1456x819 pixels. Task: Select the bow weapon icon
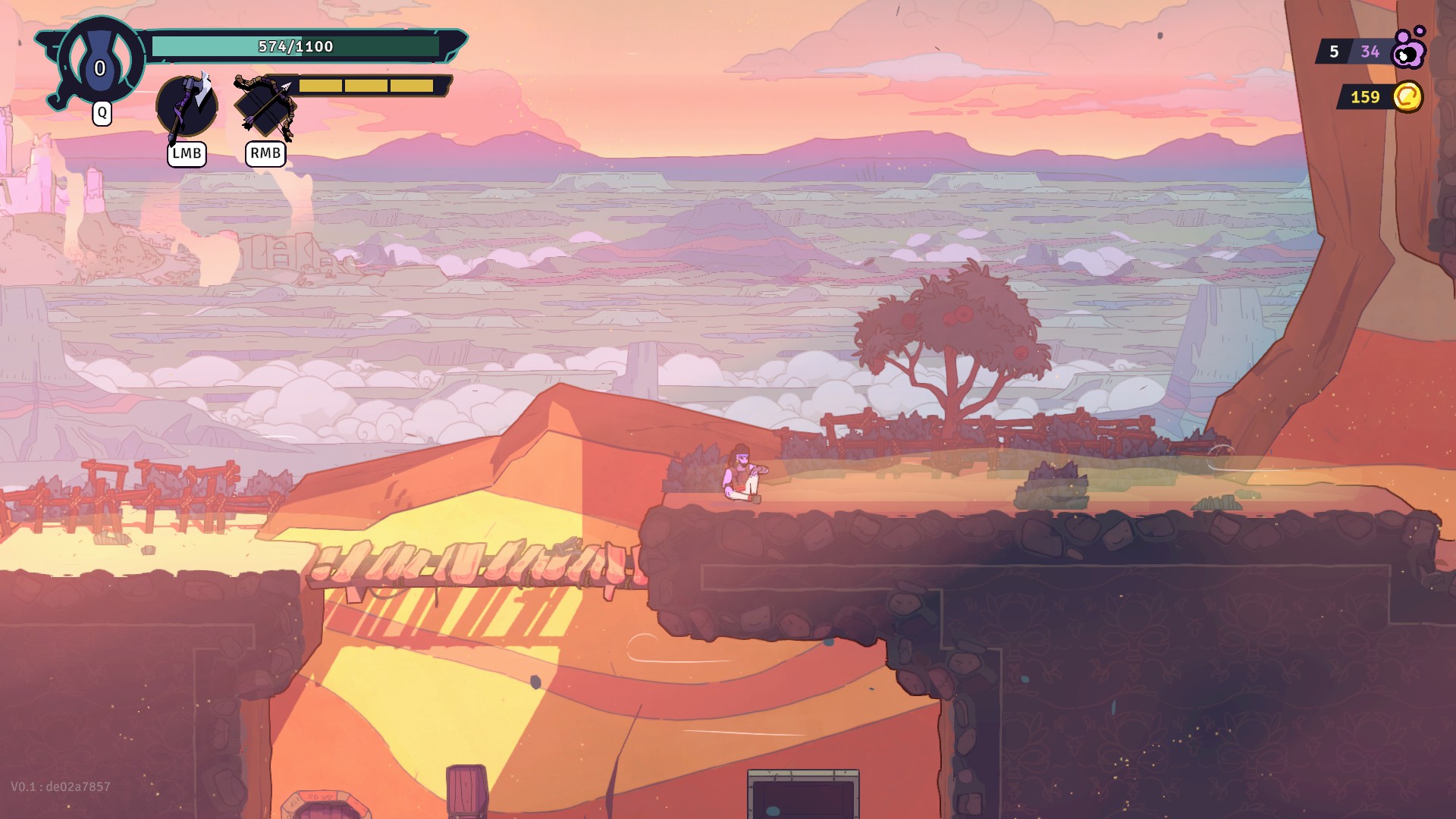pos(265,107)
